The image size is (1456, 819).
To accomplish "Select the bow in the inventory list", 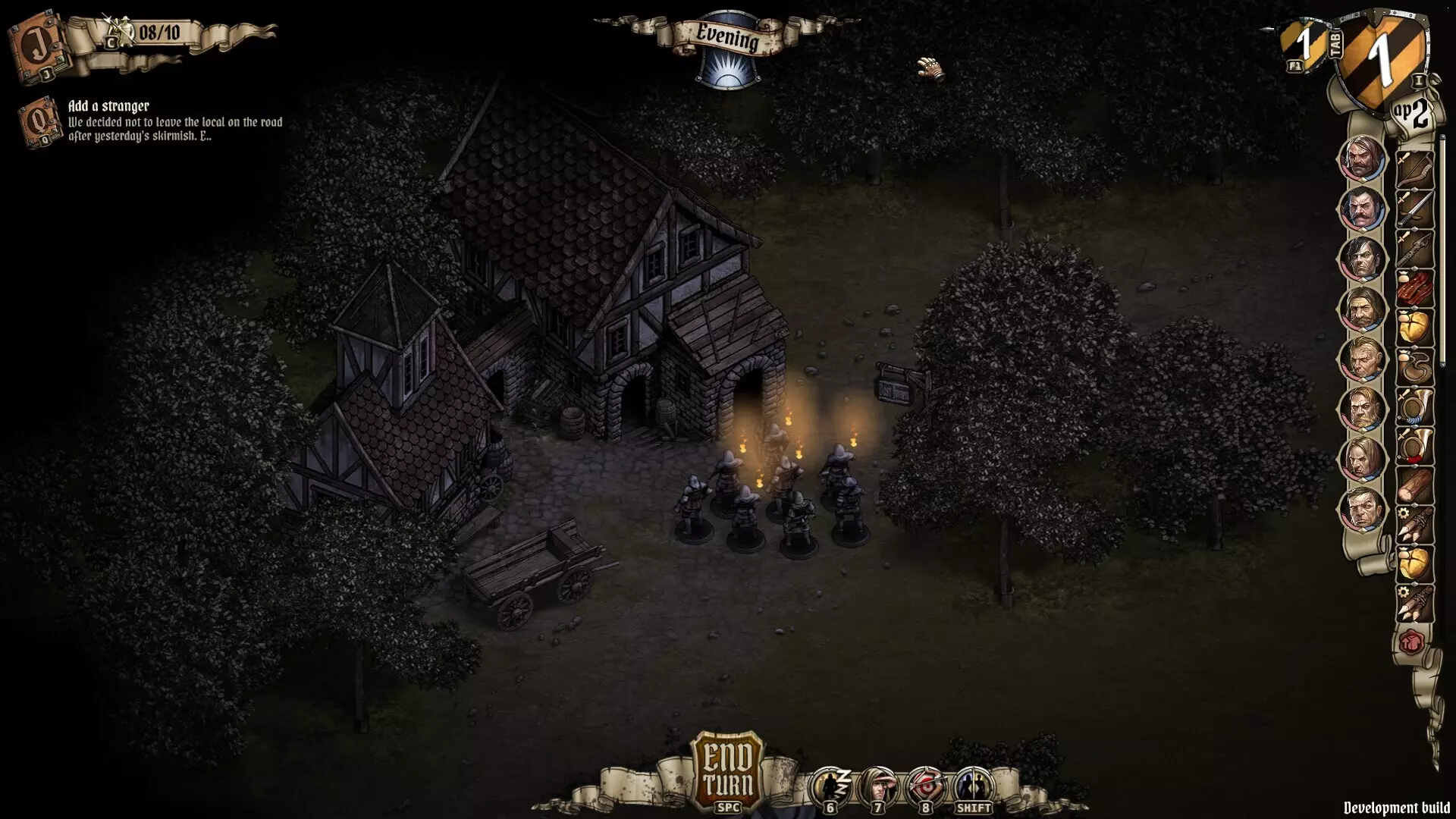I will point(1417,169).
